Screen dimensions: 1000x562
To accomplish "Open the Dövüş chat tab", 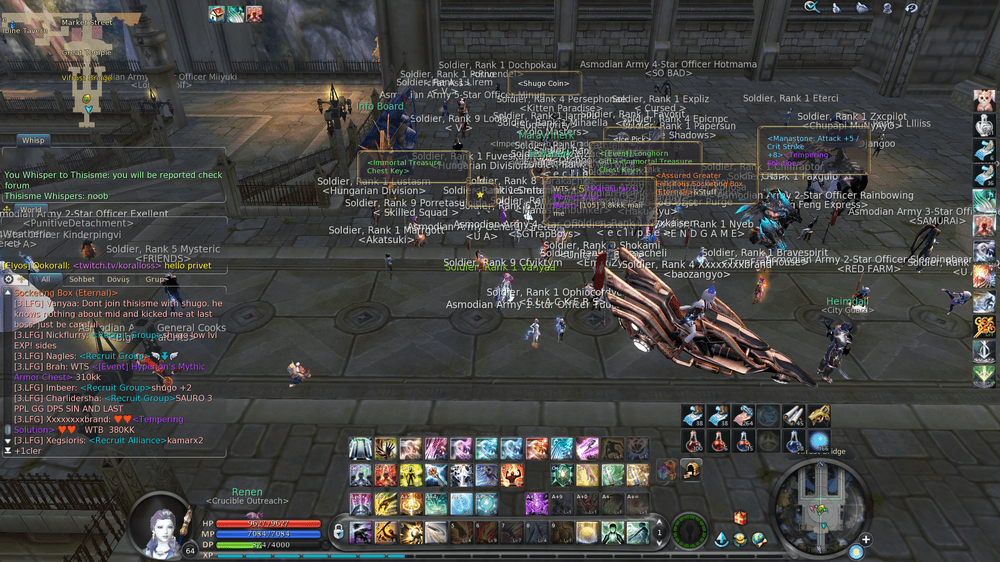I will point(118,280).
